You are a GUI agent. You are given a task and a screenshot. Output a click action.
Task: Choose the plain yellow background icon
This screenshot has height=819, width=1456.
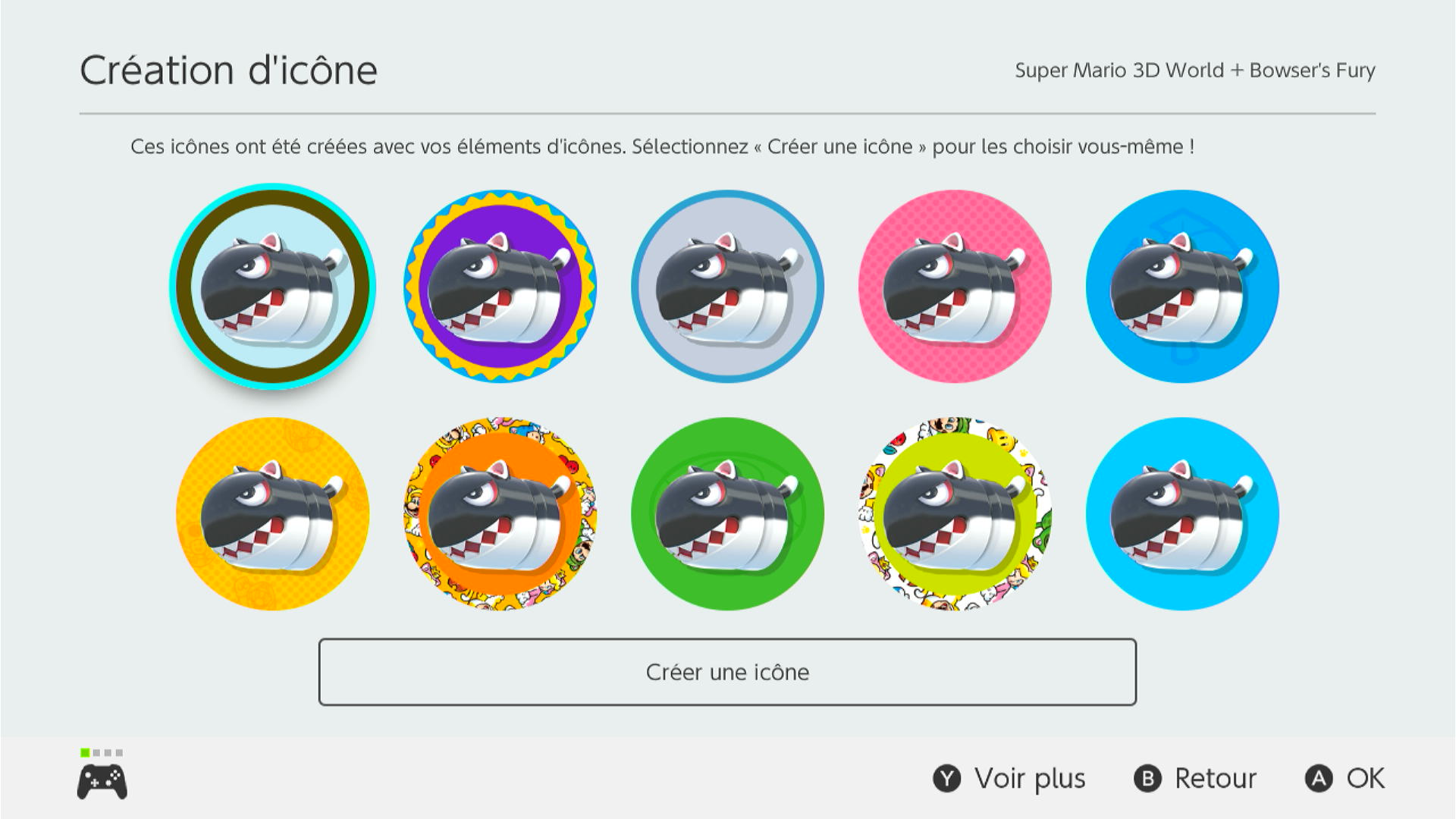[272, 514]
